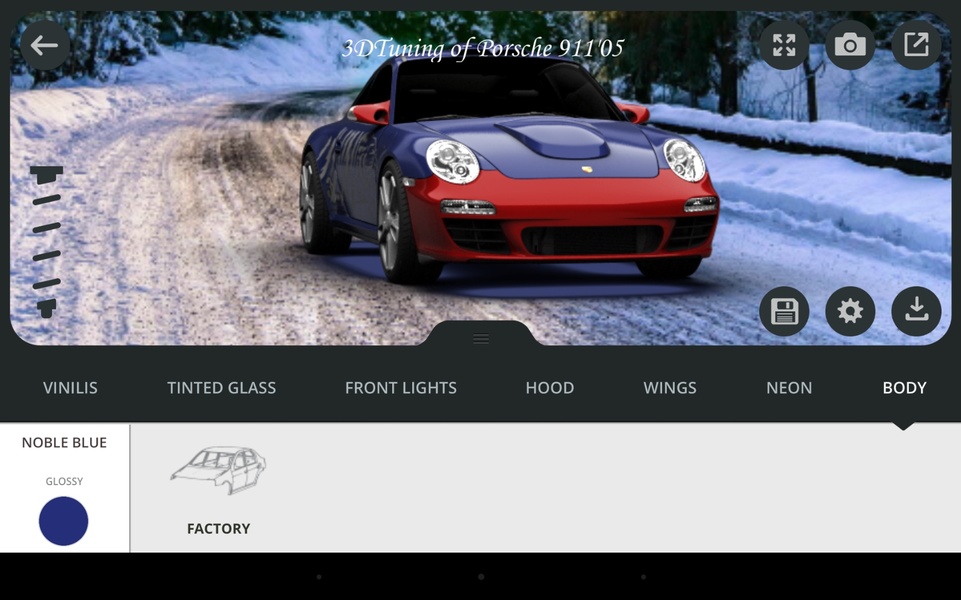The image size is (961, 600).
Task: Choose the Hood category
Action: point(550,388)
